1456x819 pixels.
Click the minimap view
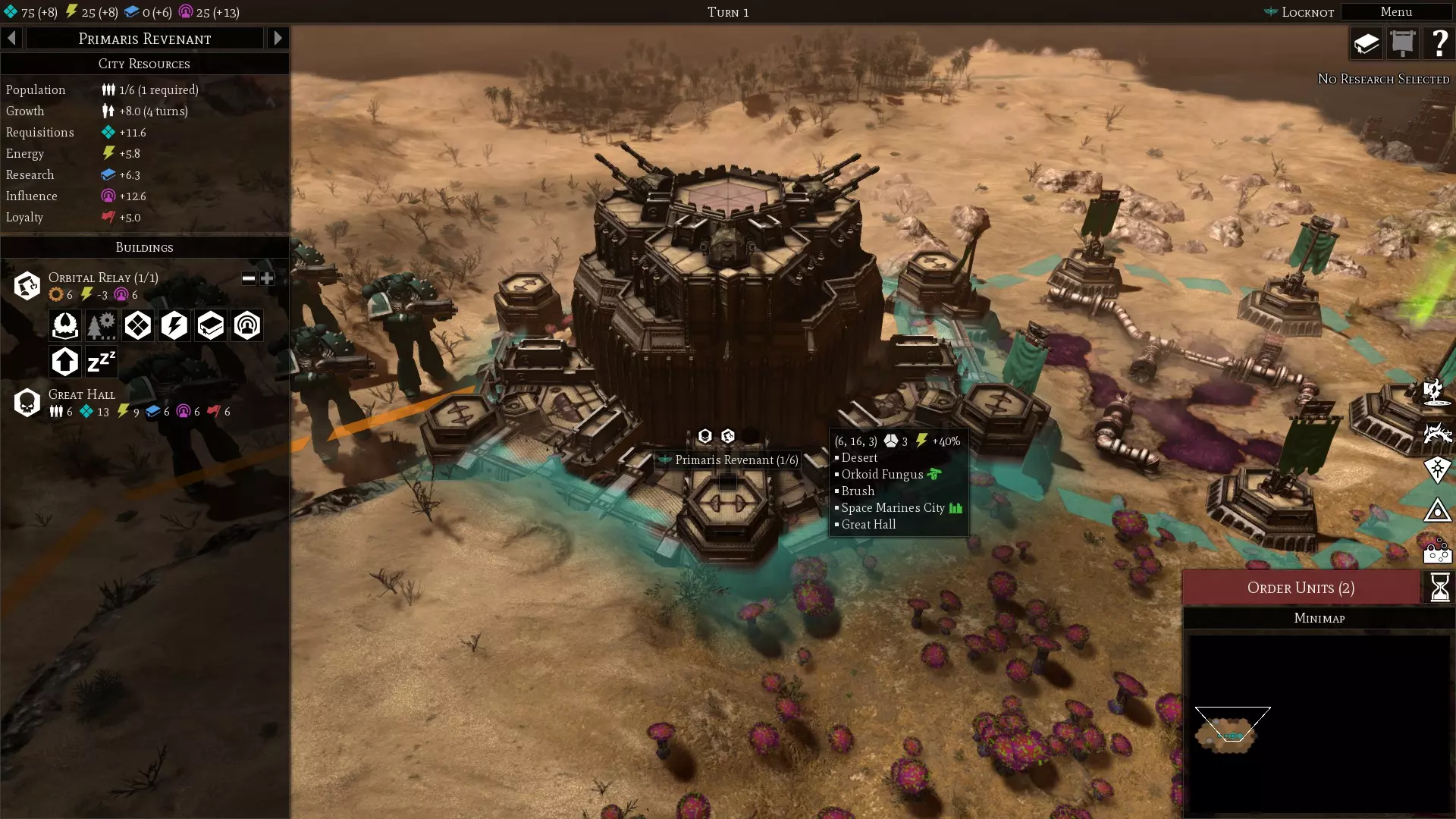[x=1319, y=723]
